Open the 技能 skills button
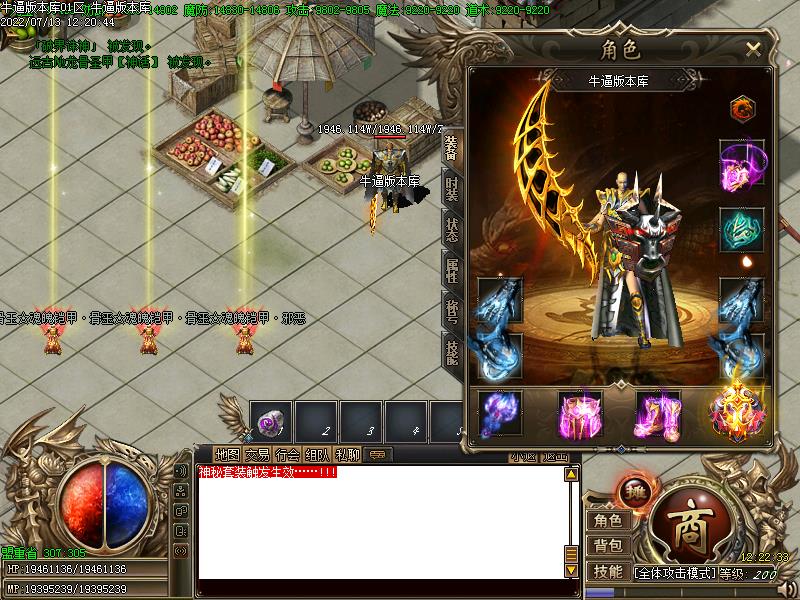Screen dimensions: 800x600 pos(607,571)
